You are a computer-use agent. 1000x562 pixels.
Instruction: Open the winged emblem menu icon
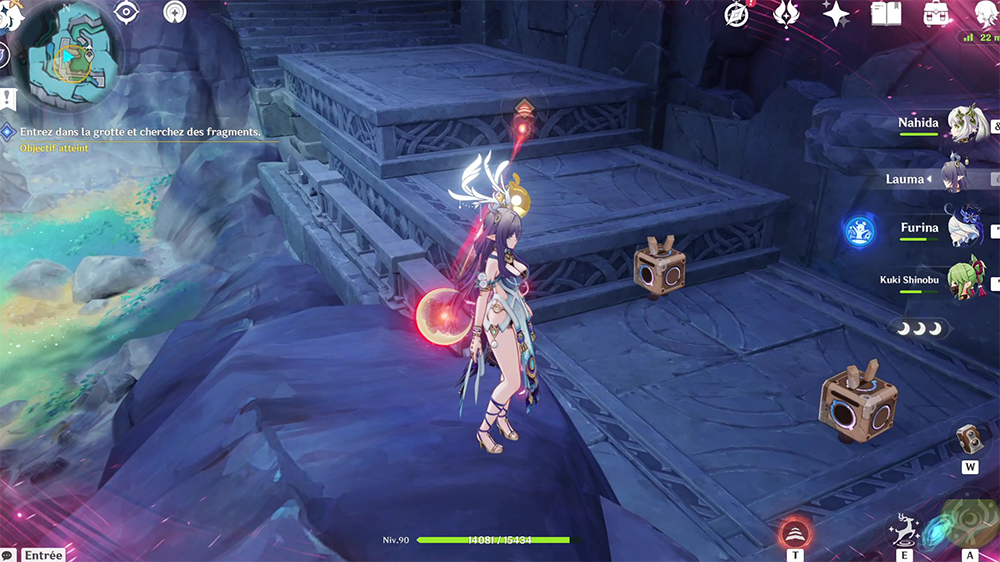click(787, 13)
